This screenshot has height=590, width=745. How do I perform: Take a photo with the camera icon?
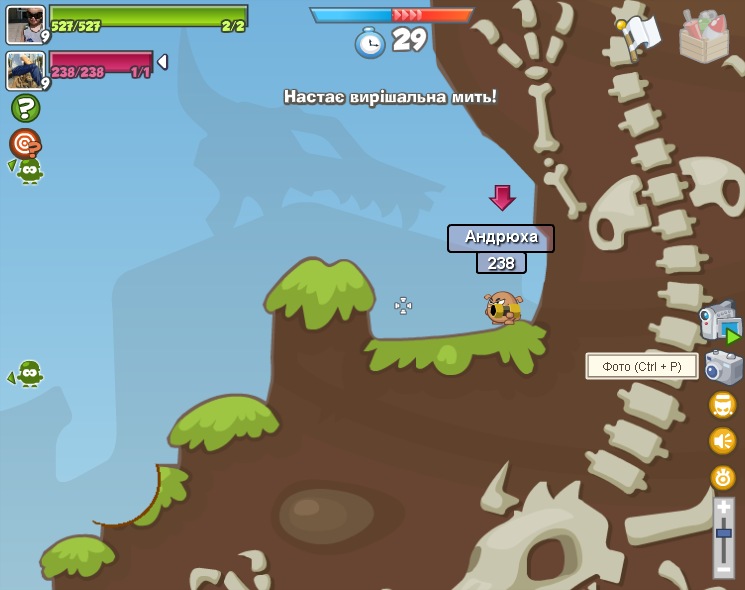723,367
